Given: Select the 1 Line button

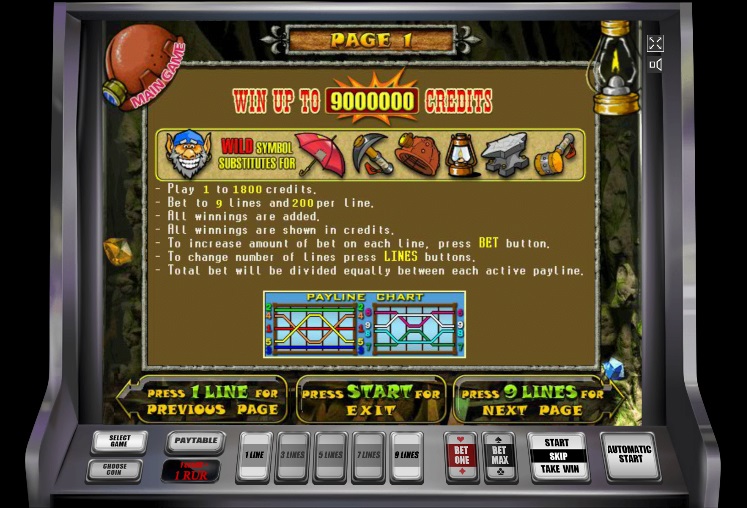Looking at the screenshot, I should tap(254, 456).
